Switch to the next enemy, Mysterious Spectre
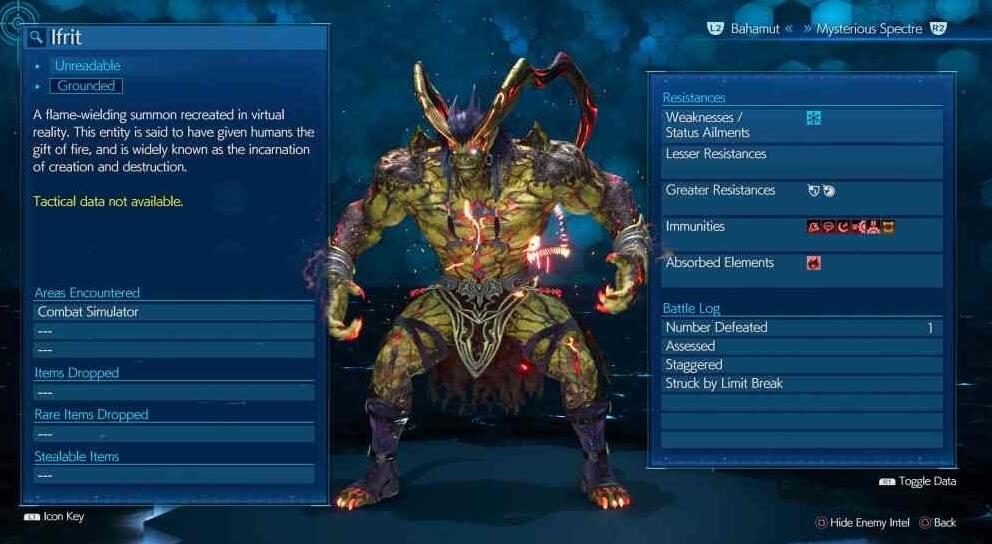Screen dimensions: 992x544 (x=868, y=29)
